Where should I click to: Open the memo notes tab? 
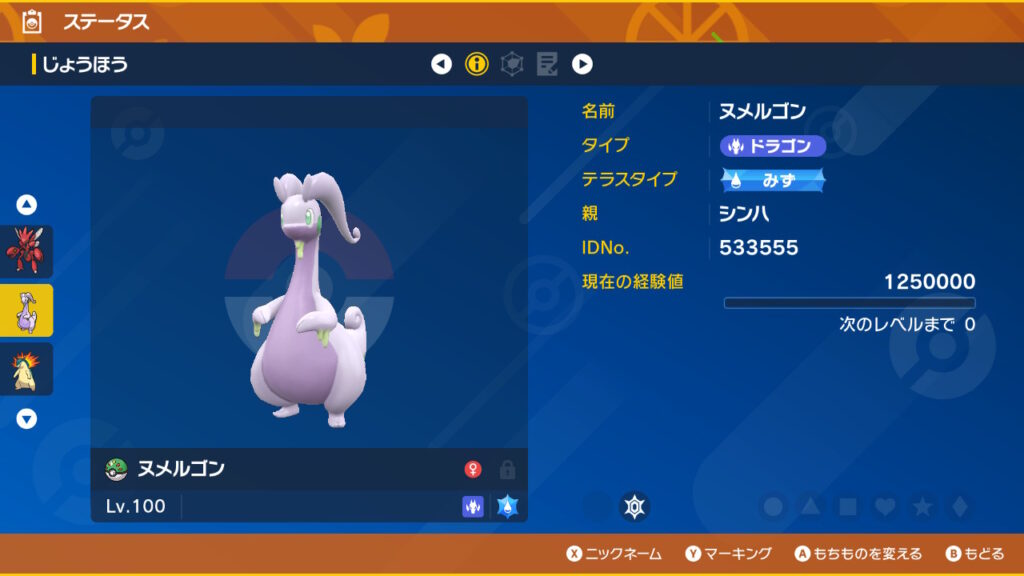547,65
